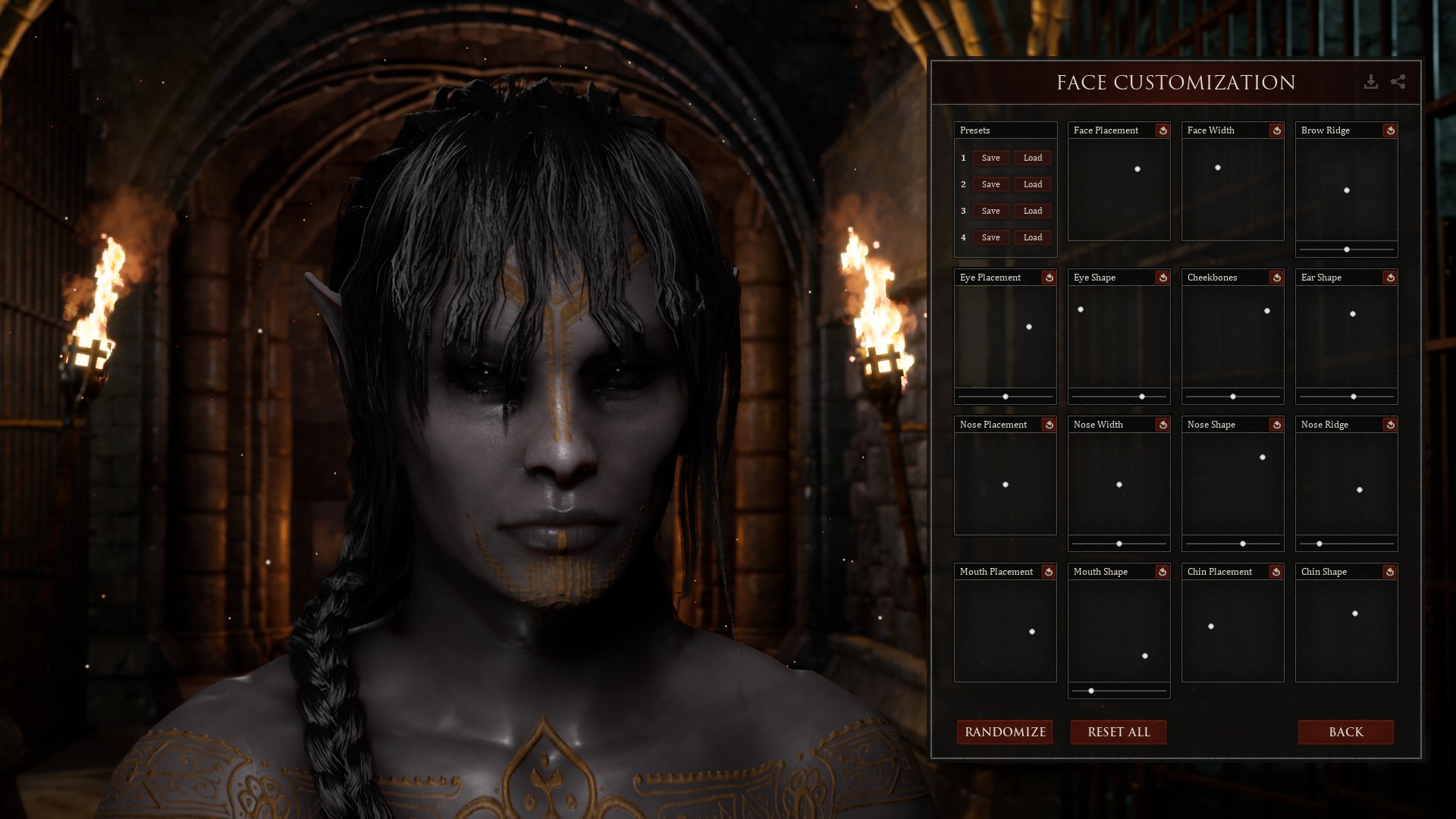Click the Brow Ridge horizontal slider handle
This screenshot has width=1456, height=819.
point(1347,249)
